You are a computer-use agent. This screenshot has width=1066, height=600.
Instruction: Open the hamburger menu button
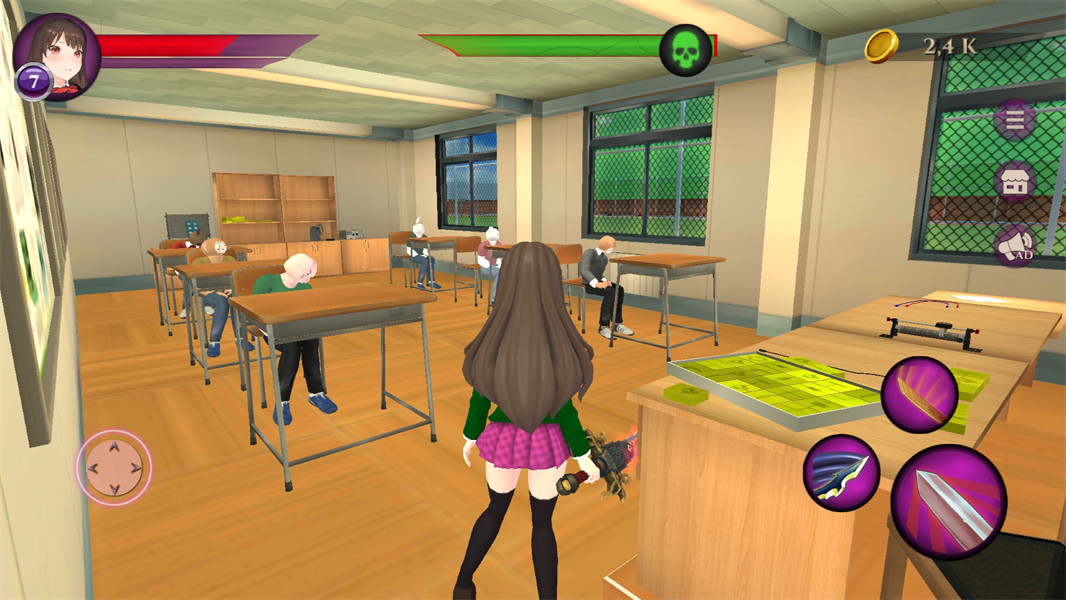coord(1015,121)
